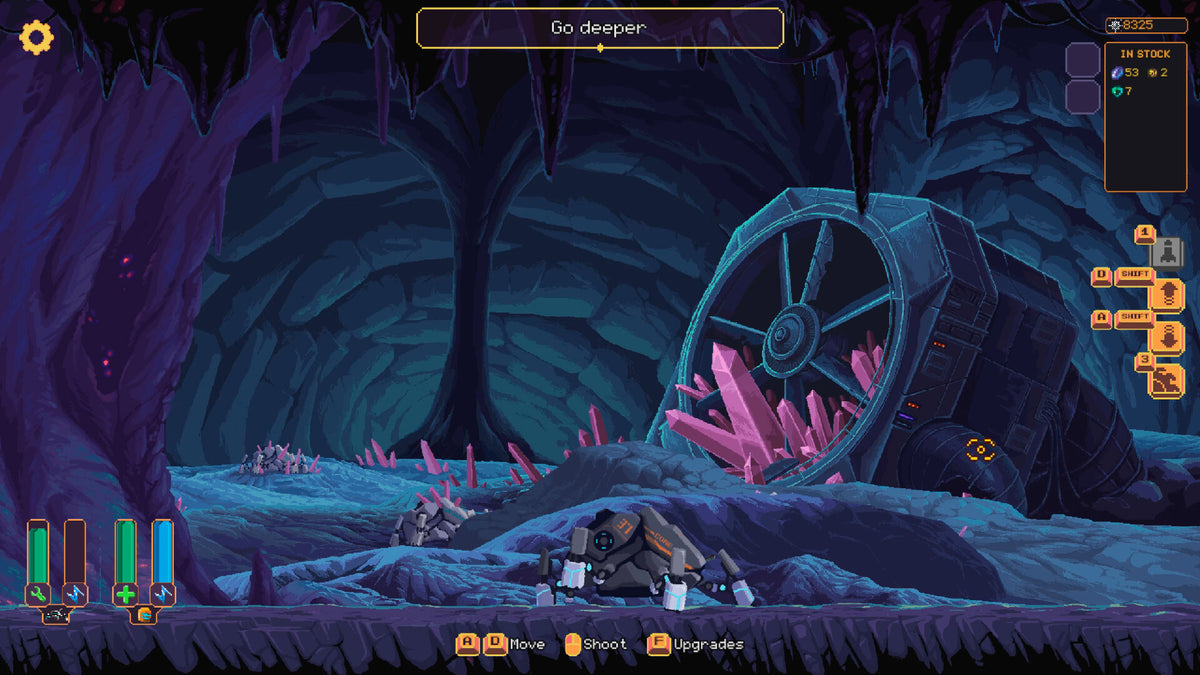Activate the downward arrow spring ability
The width and height of the screenshot is (1200, 675).
pyautogui.click(x=1167, y=337)
